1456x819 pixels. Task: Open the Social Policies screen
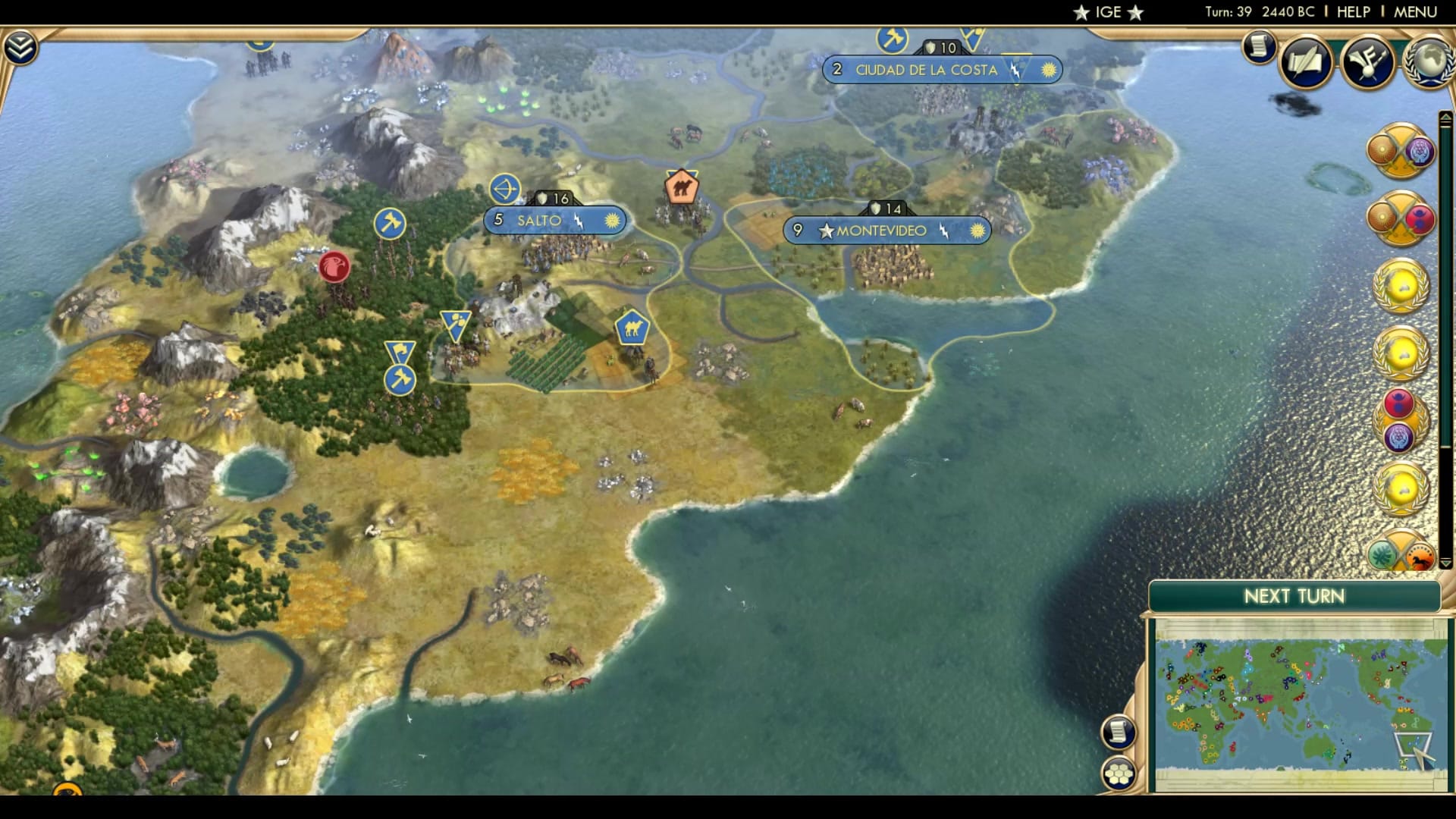(x=1306, y=64)
